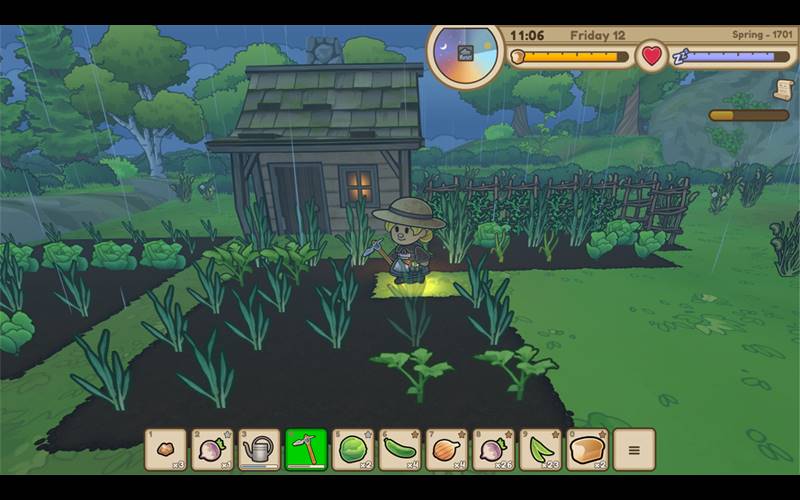Choose the green cabbage slot
Viewport: 800px width, 500px height.
tap(353, 449)
